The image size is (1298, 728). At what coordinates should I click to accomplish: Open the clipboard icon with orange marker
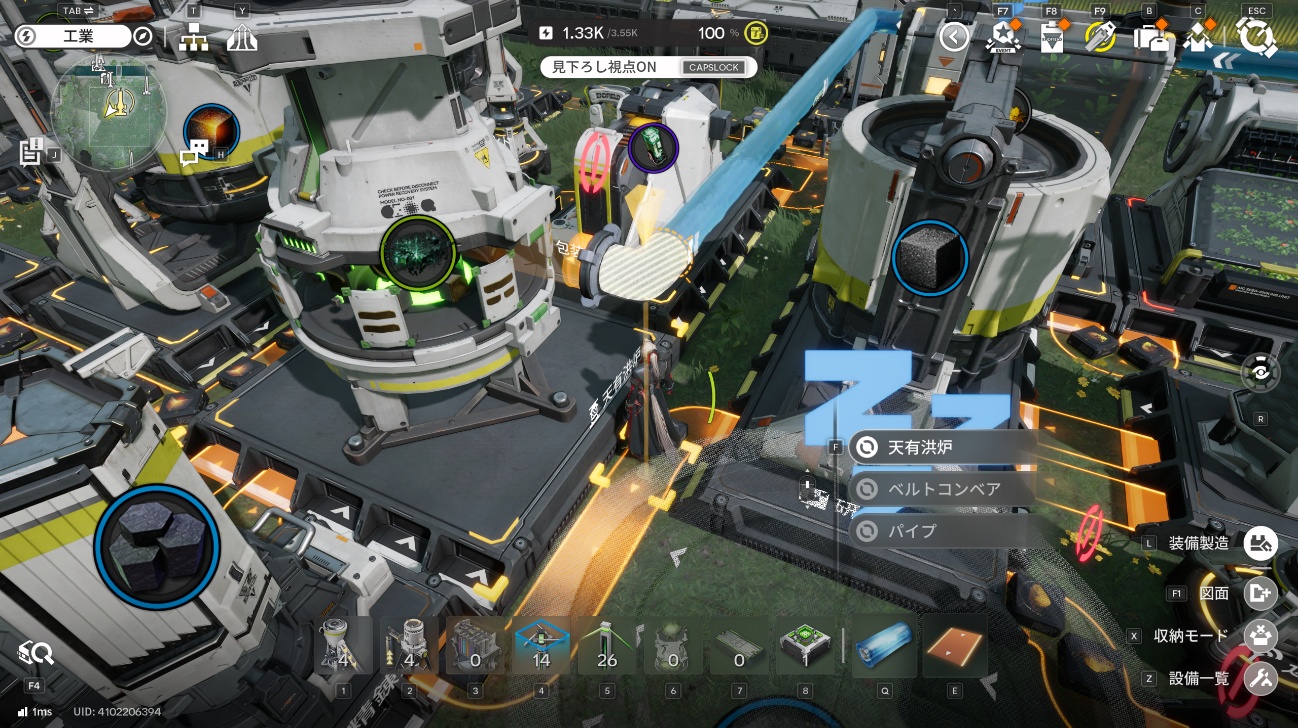pyautogui.click(x=1051, y=37)
